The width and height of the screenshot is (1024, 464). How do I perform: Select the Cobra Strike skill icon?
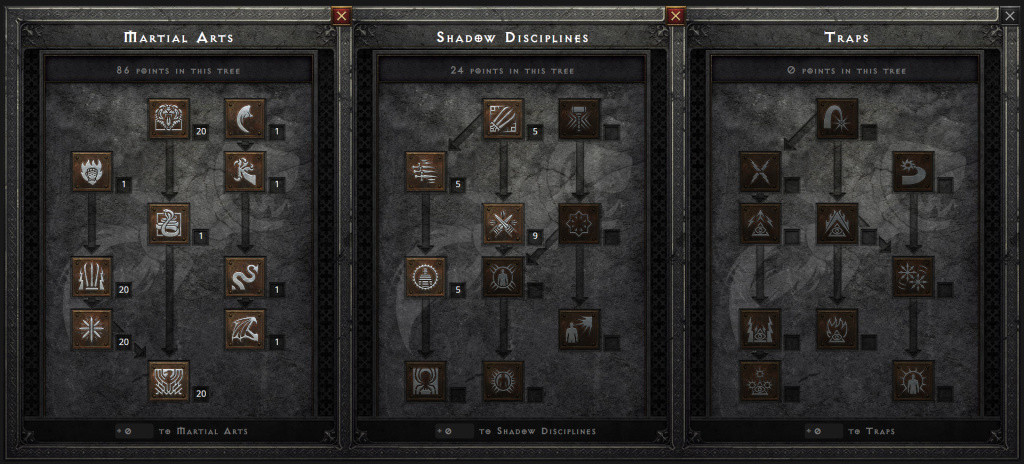coord(168,223)
